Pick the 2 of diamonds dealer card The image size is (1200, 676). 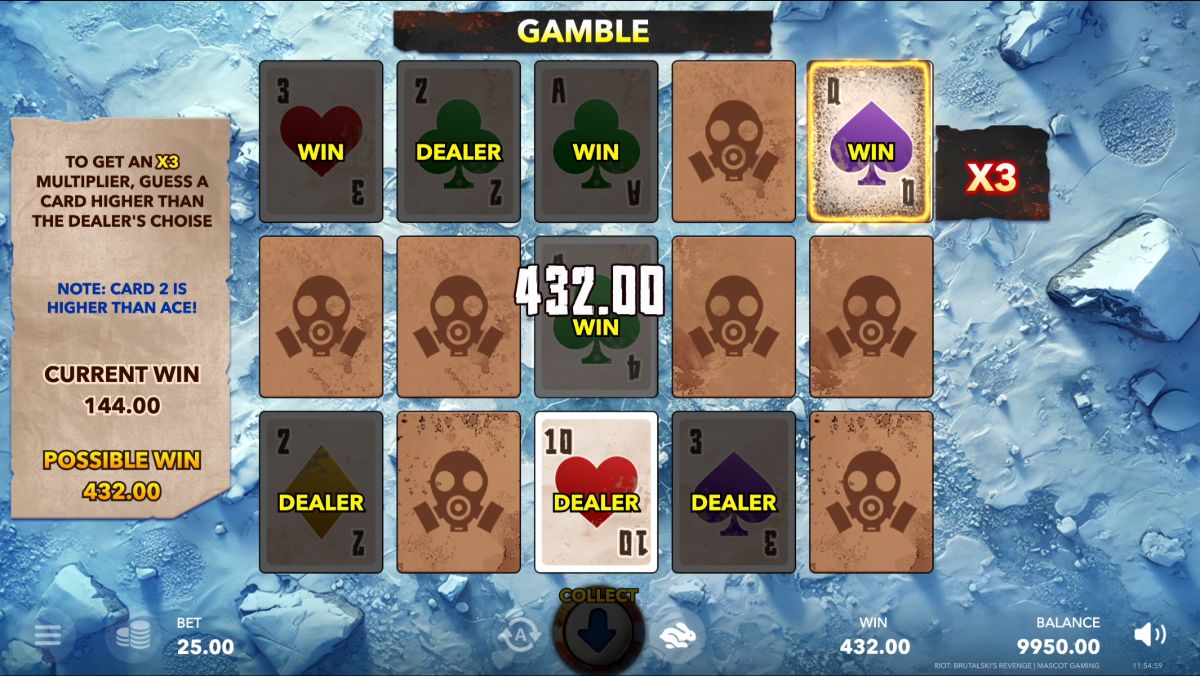321,491
